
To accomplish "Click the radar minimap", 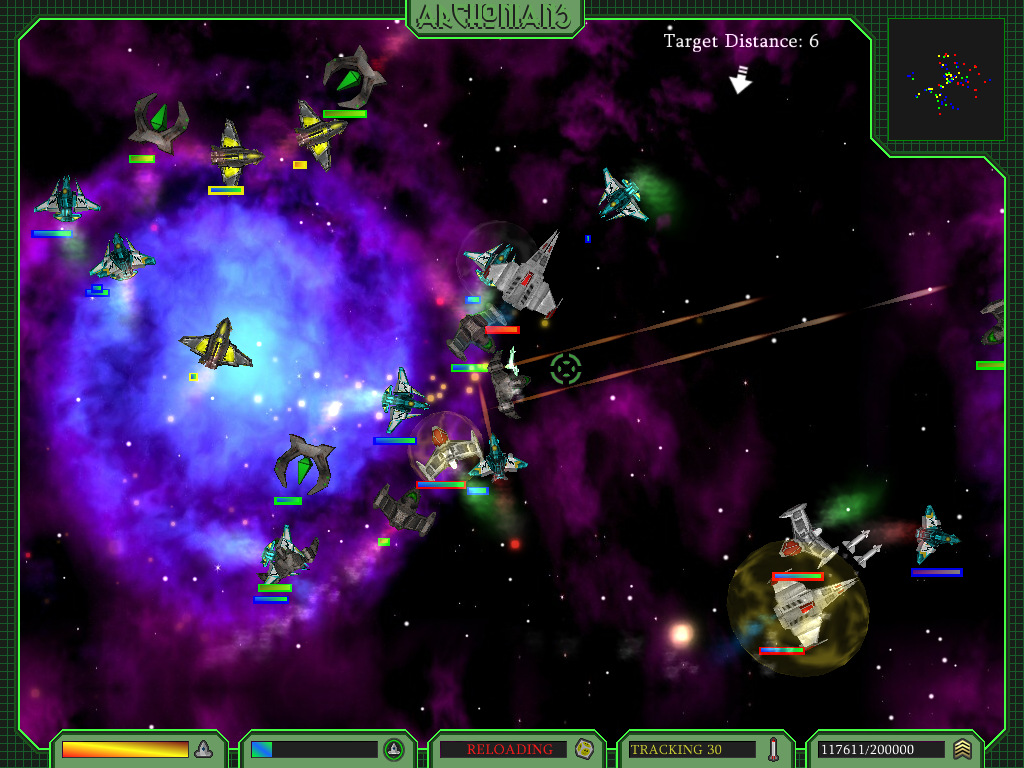I will [x=946, y=79].
